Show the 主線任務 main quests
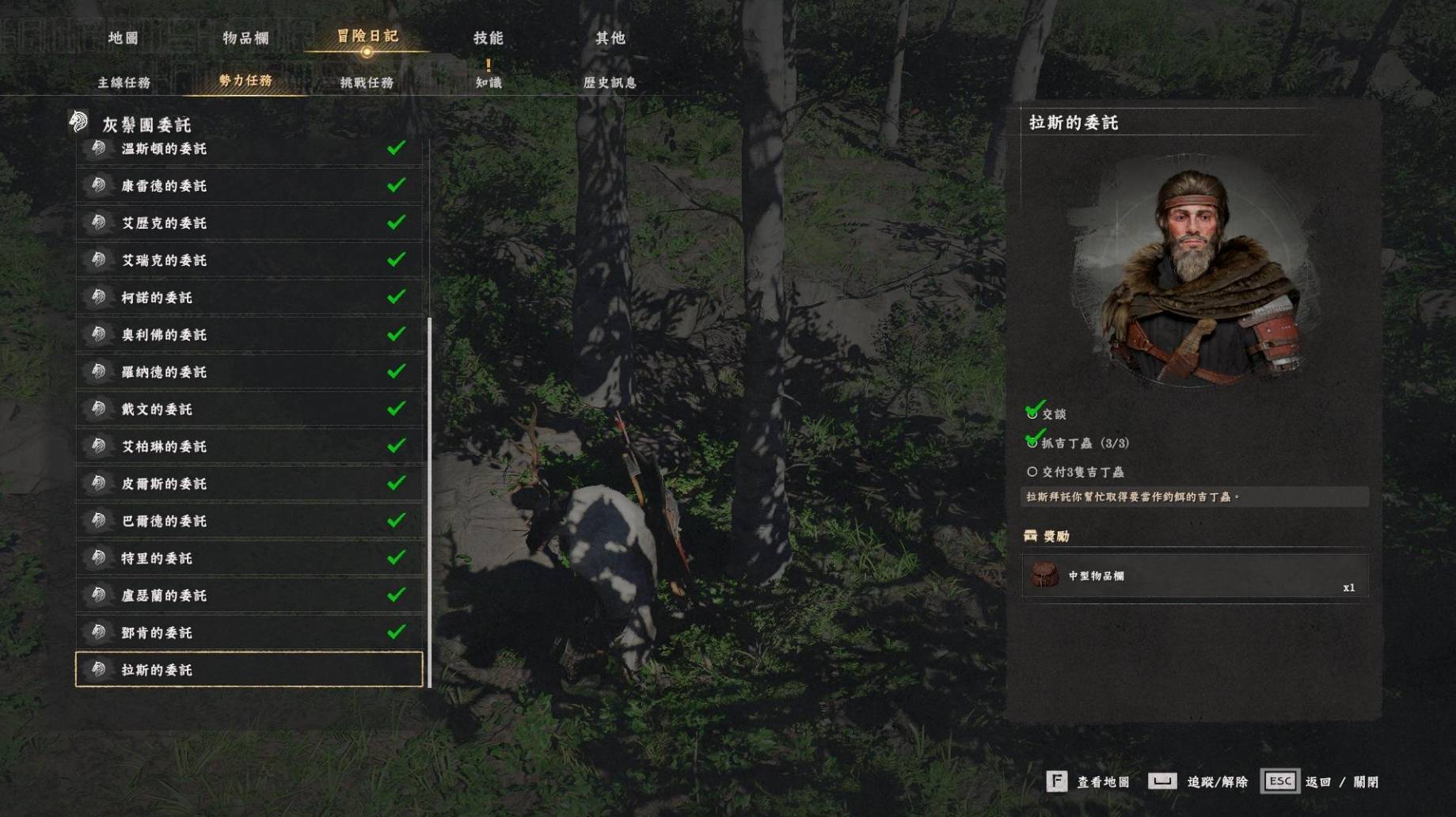The width and height of the screenshot is (1456, 817). [124, 82]
